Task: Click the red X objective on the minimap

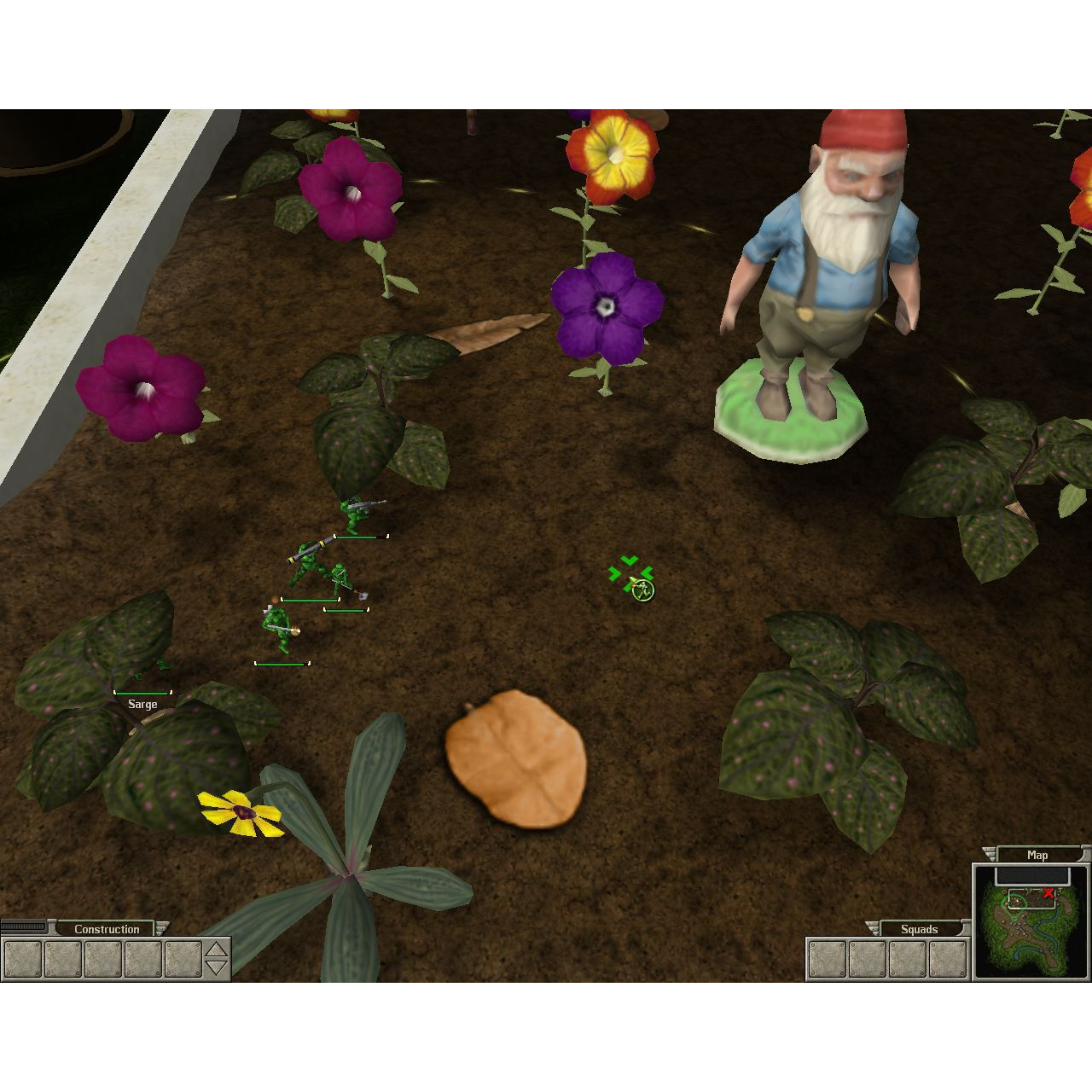Action: point(1048,893)
